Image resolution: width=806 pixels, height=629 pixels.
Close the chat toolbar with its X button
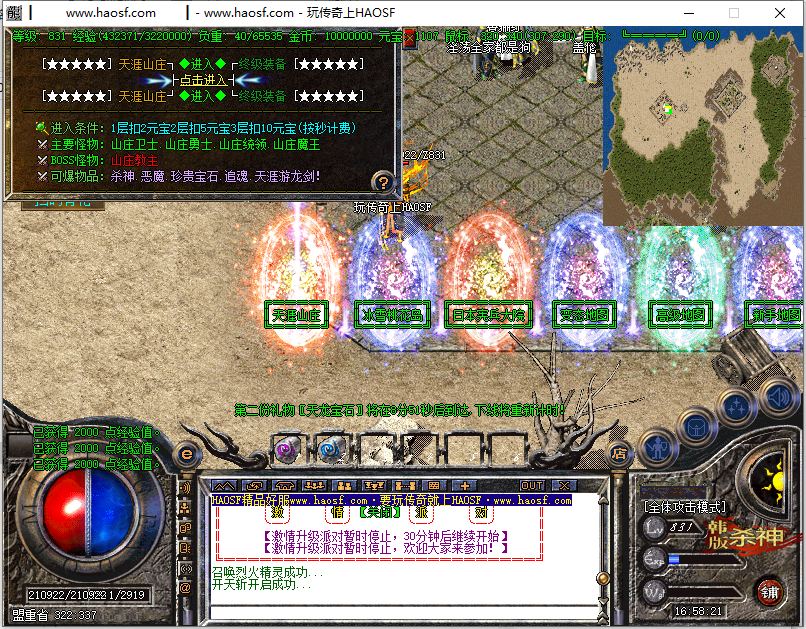click(564, 486)
